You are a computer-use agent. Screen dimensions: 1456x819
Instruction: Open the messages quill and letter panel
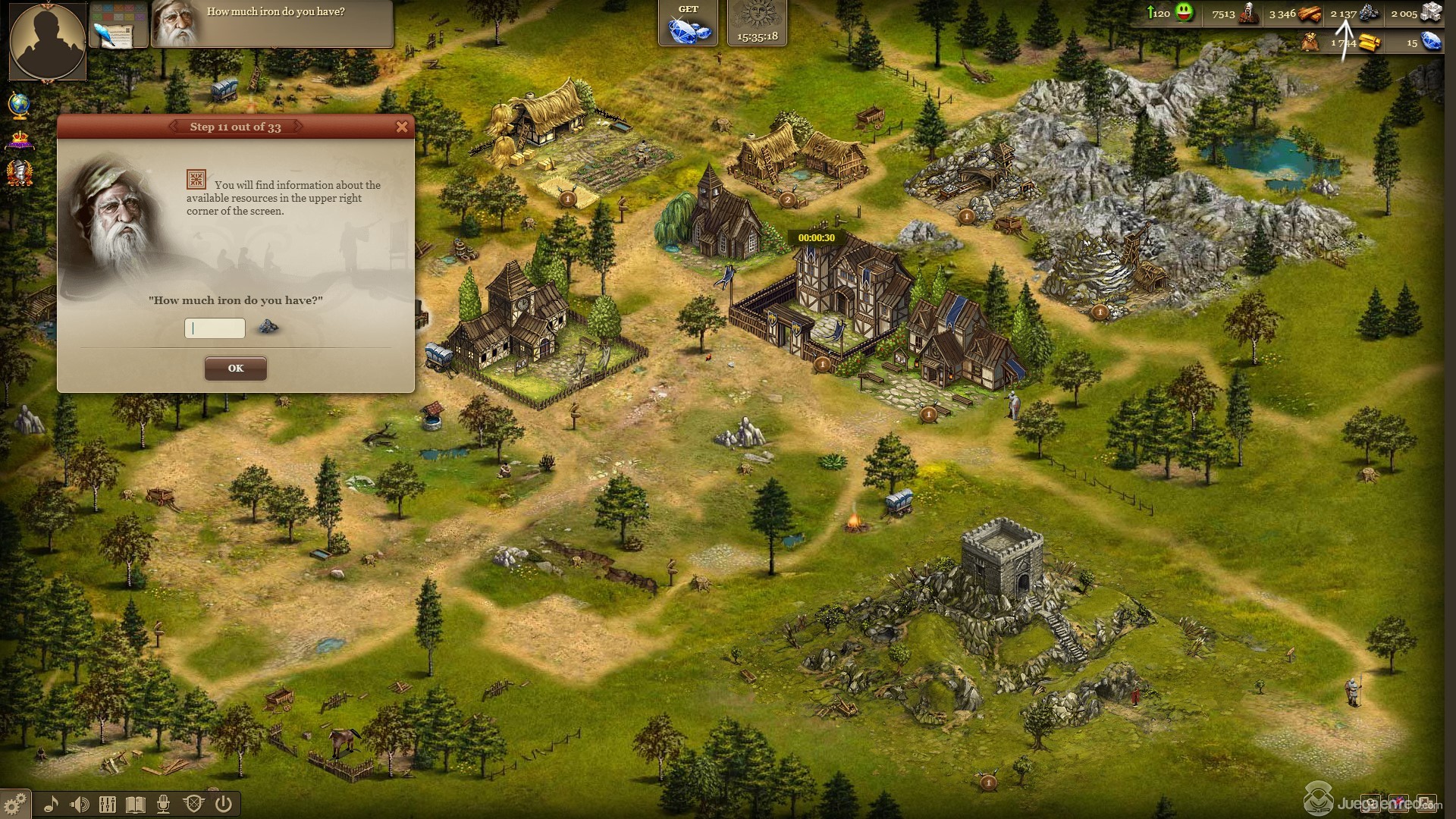pyautogui.click(x=118, y=25)
